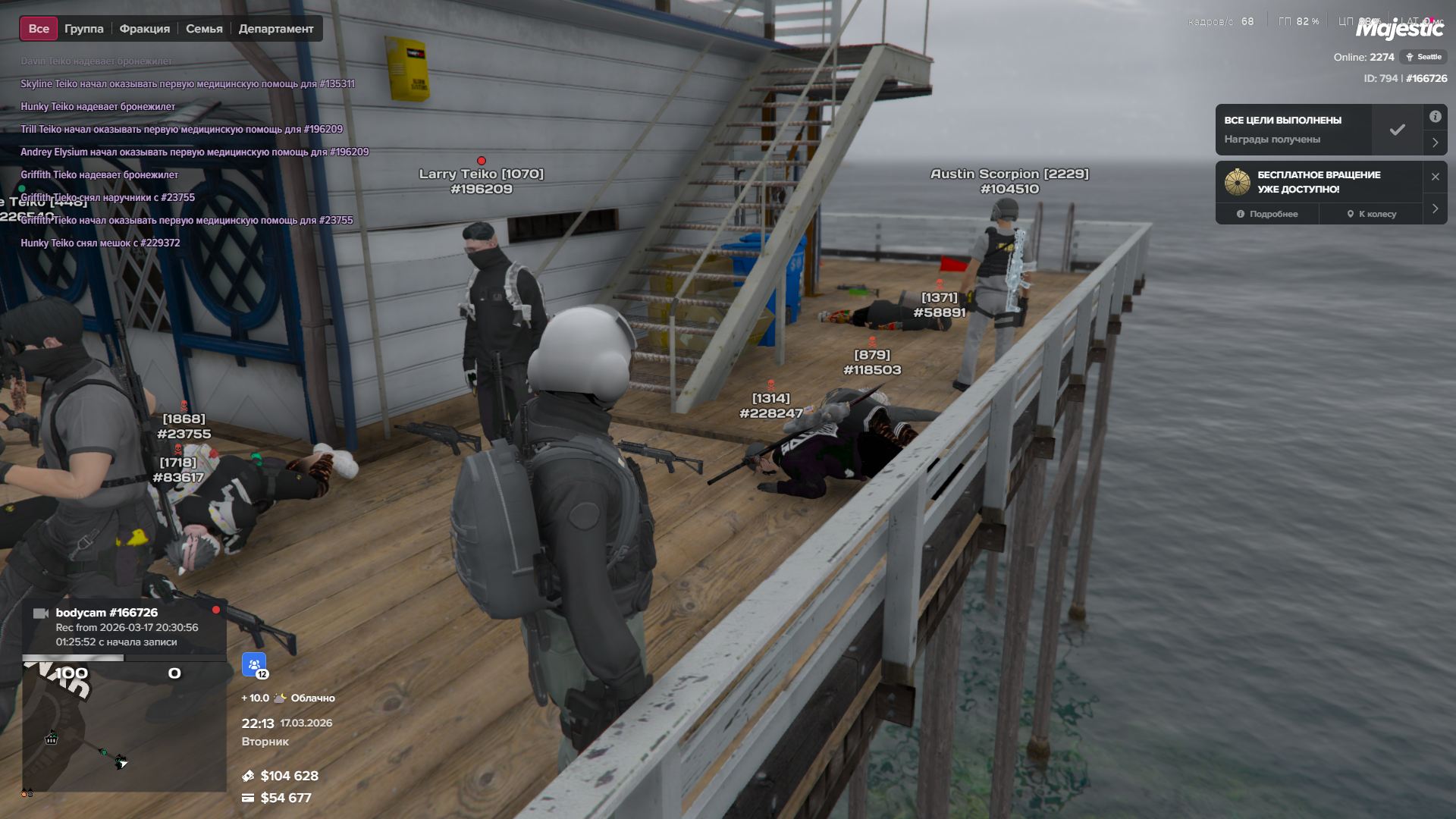Close the free spin notification

click(x=1435, y=177)
